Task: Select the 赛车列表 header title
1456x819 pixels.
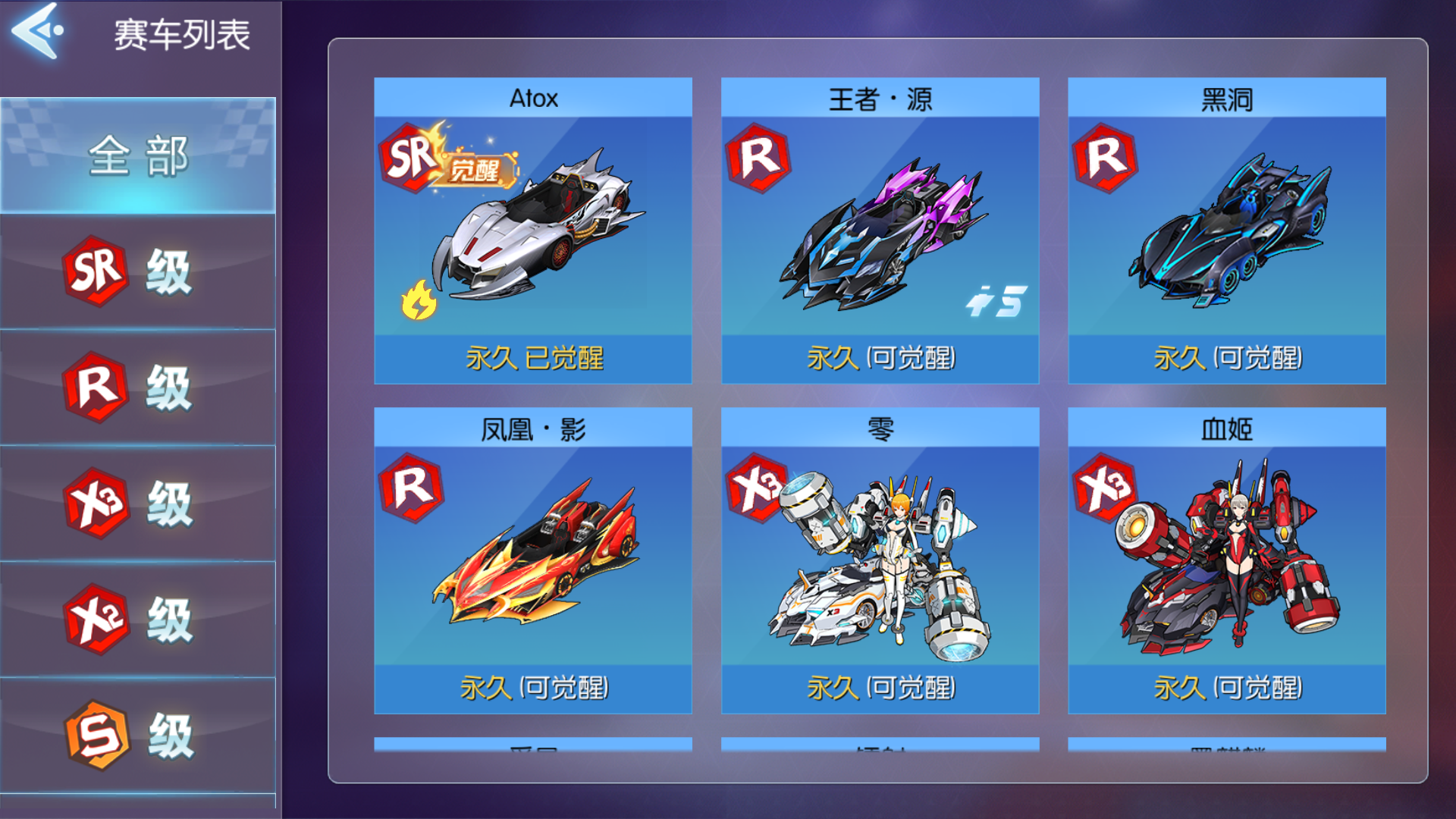Action: point(180,32)
